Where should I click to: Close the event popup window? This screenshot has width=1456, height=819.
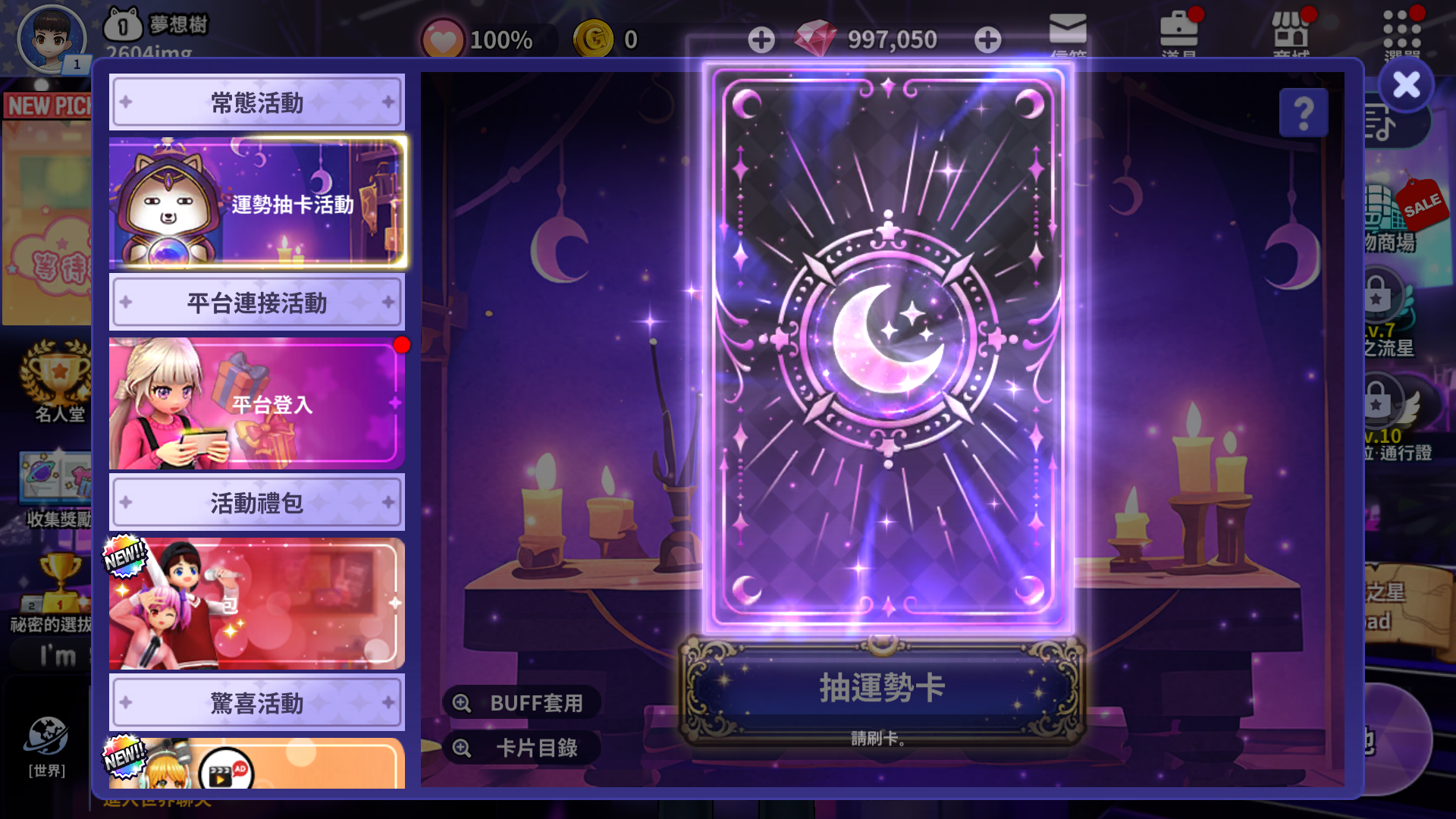pyautogui.click(x=1406, y=85)
